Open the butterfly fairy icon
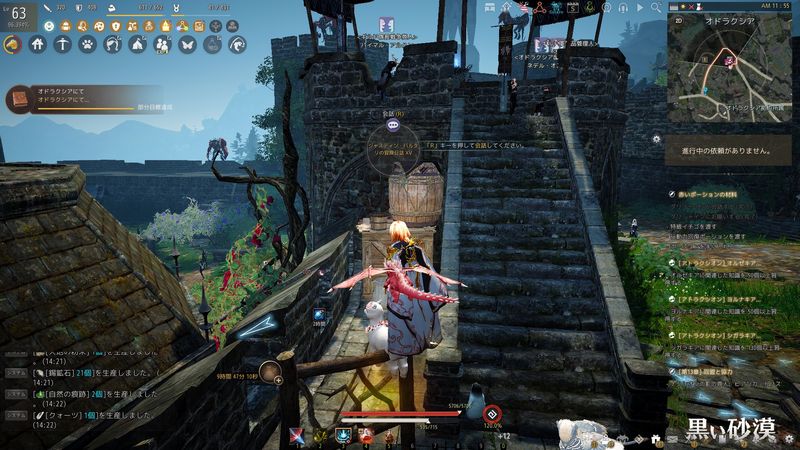 click(188, 44)
